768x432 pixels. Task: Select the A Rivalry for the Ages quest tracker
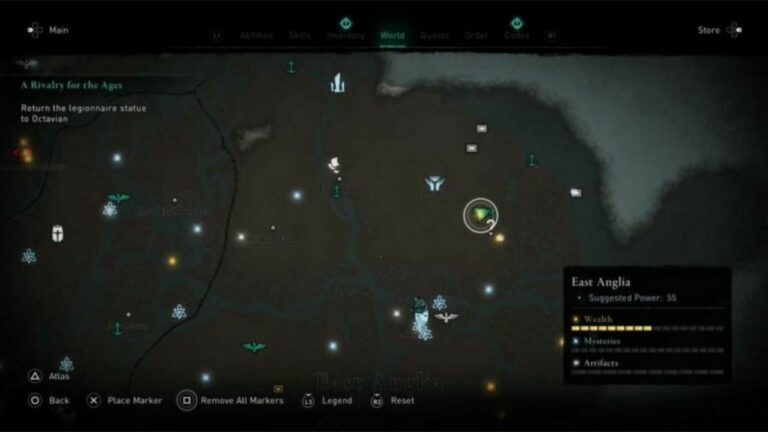[72, 86]
